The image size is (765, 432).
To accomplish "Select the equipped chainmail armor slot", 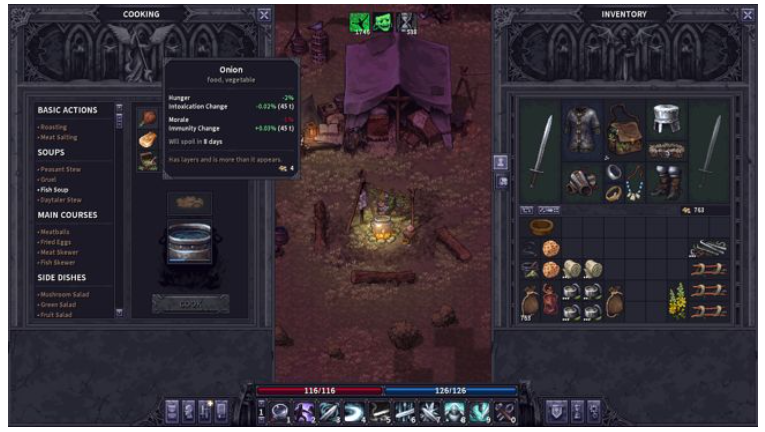I will tap(583, 128).
